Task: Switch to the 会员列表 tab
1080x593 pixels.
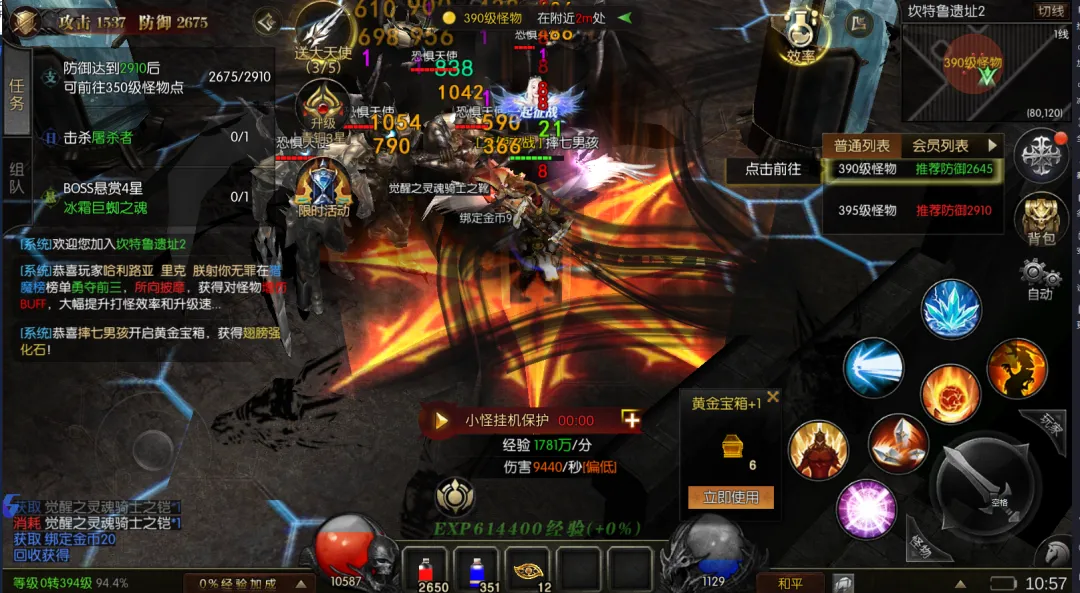Action: 940,146
